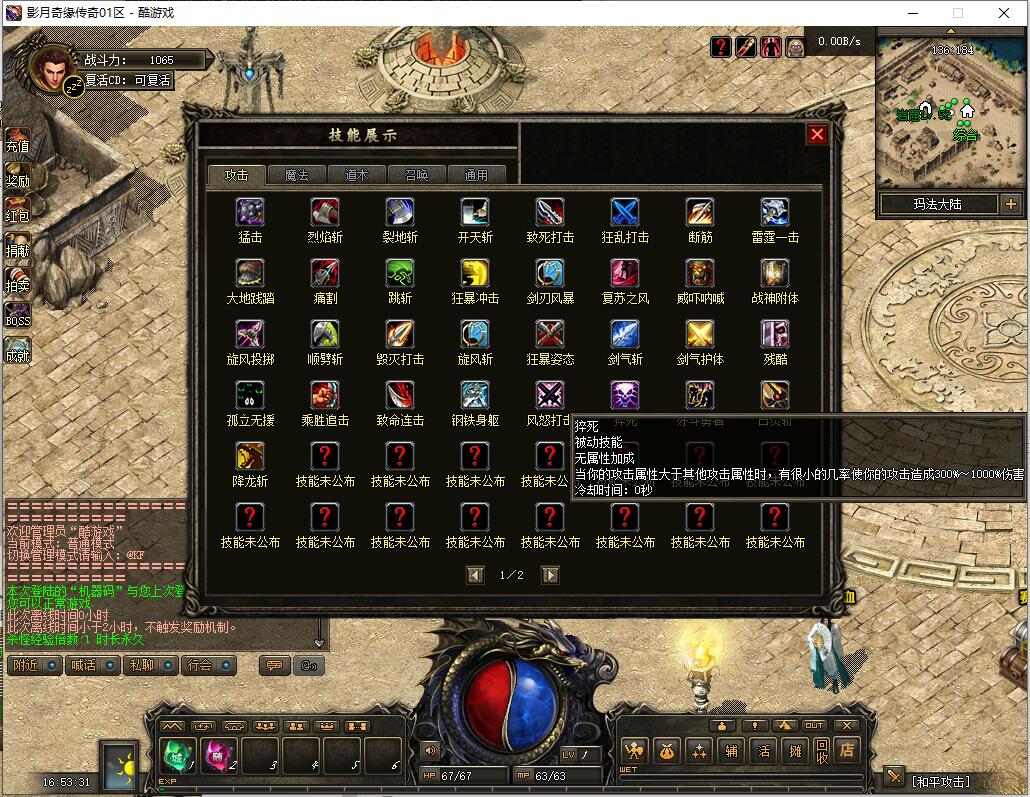Viewport: 1030px width, 797px height.
Task: Pick the 剑气护体 skill icon
Action: coord(700,334)
